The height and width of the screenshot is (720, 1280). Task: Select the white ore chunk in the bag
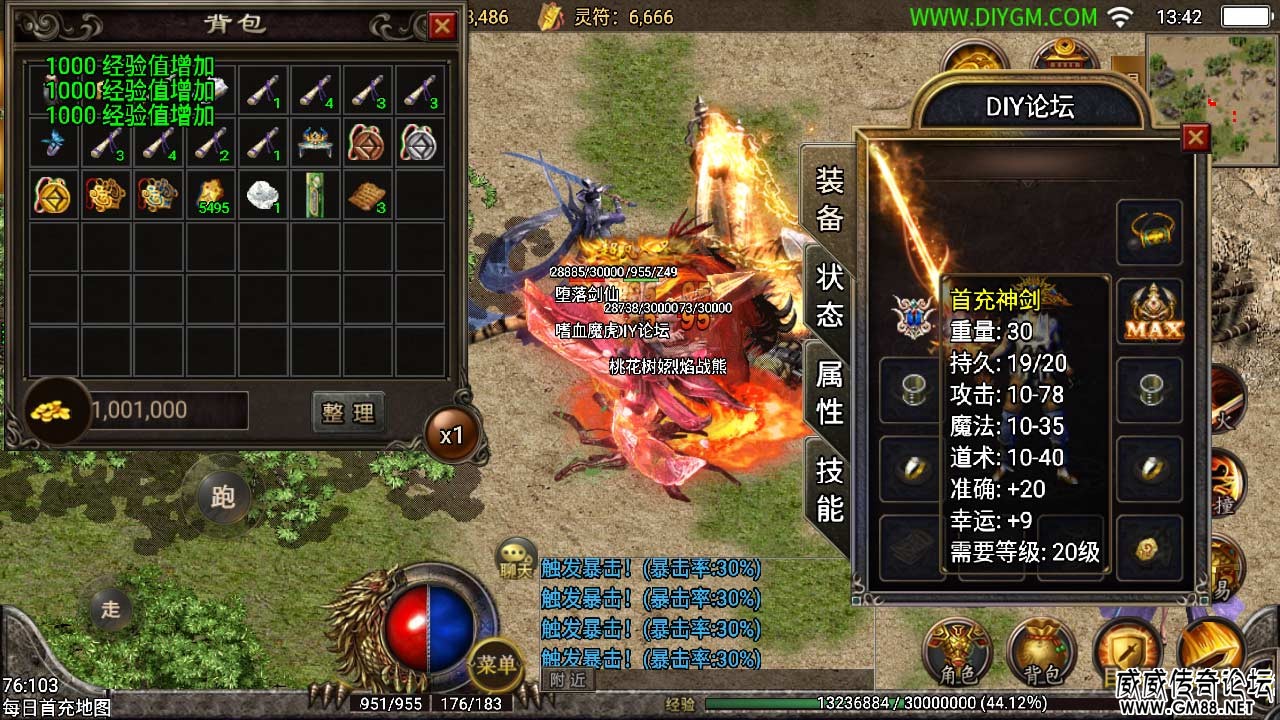pos(263,194)
